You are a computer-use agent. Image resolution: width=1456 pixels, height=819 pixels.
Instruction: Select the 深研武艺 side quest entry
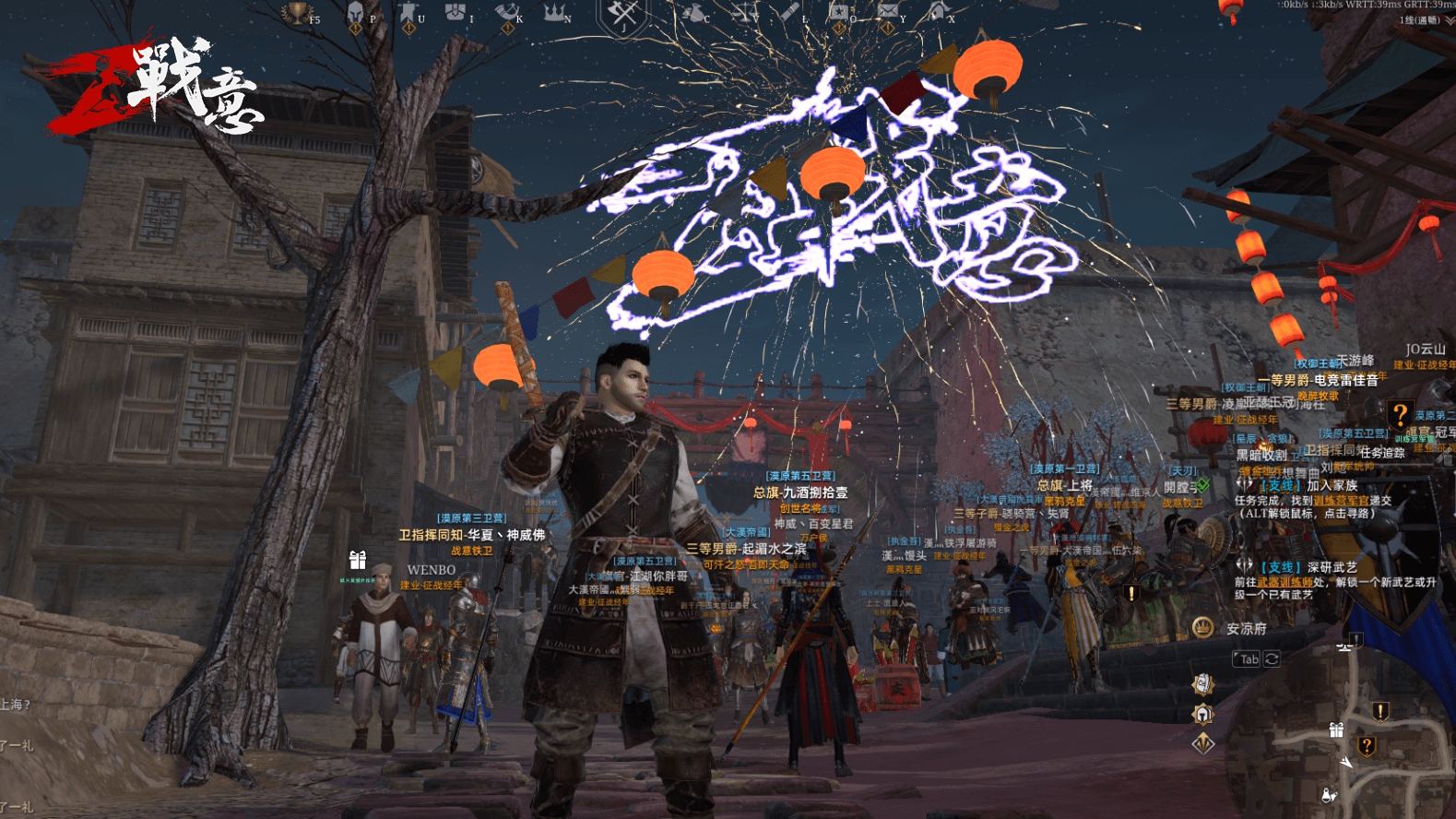[1332, 567]
